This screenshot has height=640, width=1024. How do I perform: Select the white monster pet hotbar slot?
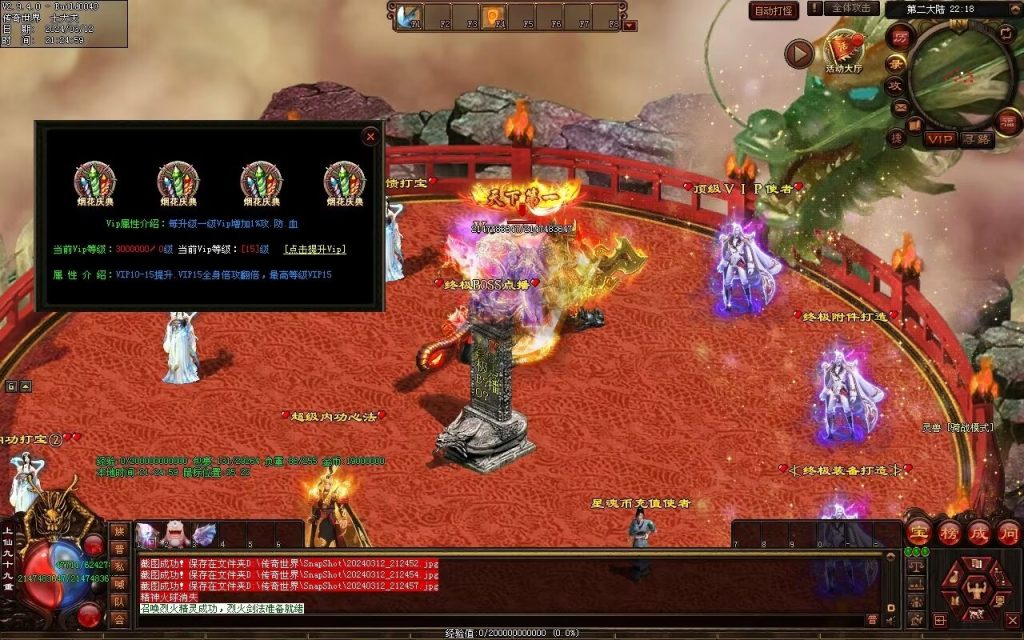175,536
